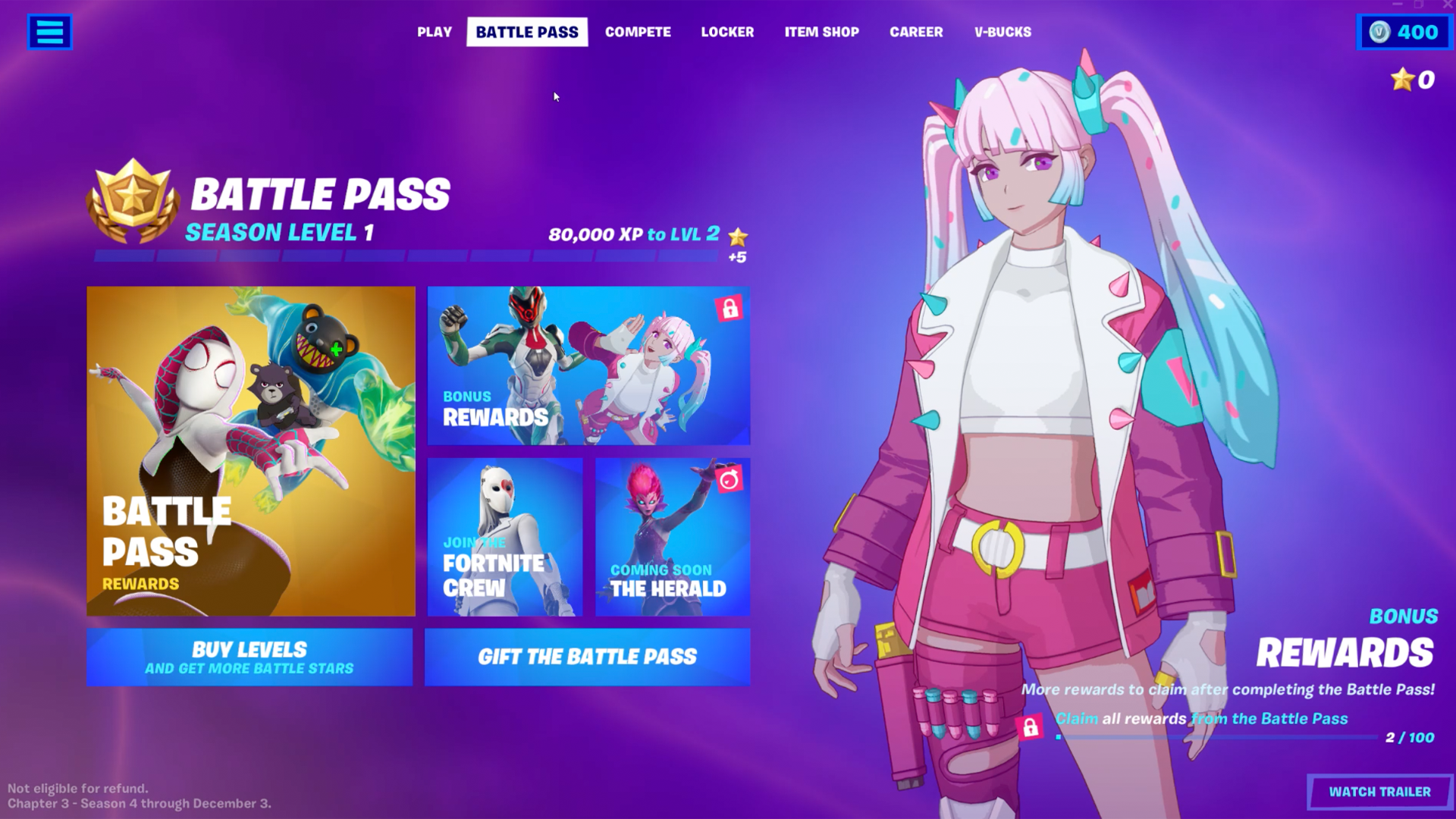Open the hamburger main menu
Screen dimensions: 1456x819
(x=49, y=32)
